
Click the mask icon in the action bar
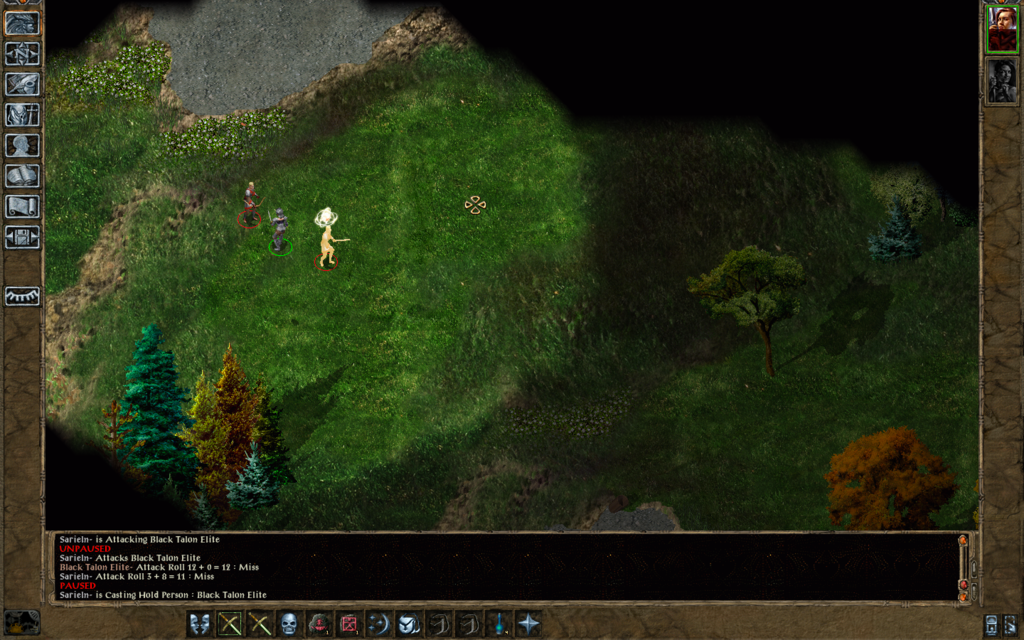coord(200,624)
